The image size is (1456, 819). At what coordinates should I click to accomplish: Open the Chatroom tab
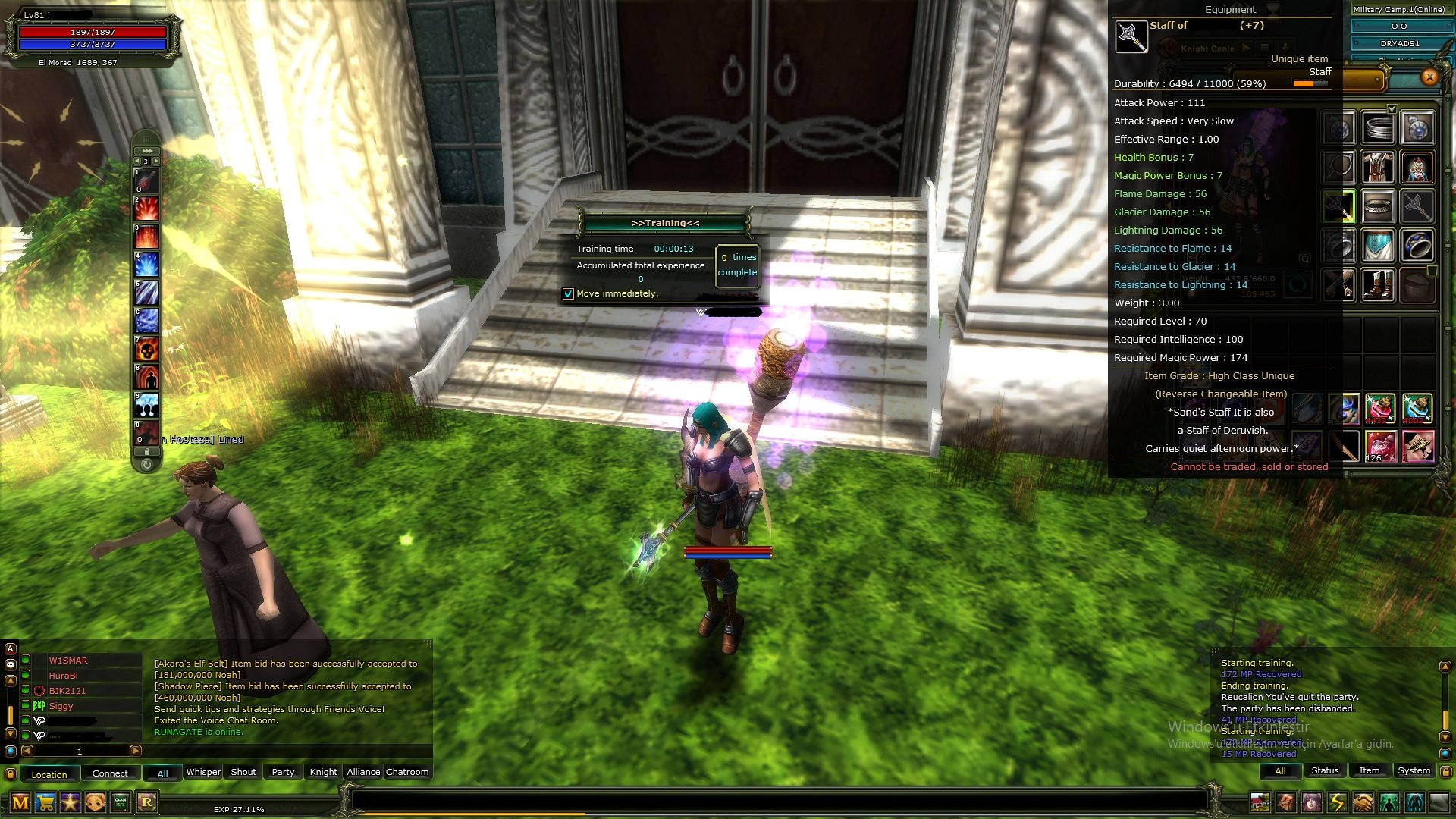[407, 772]
